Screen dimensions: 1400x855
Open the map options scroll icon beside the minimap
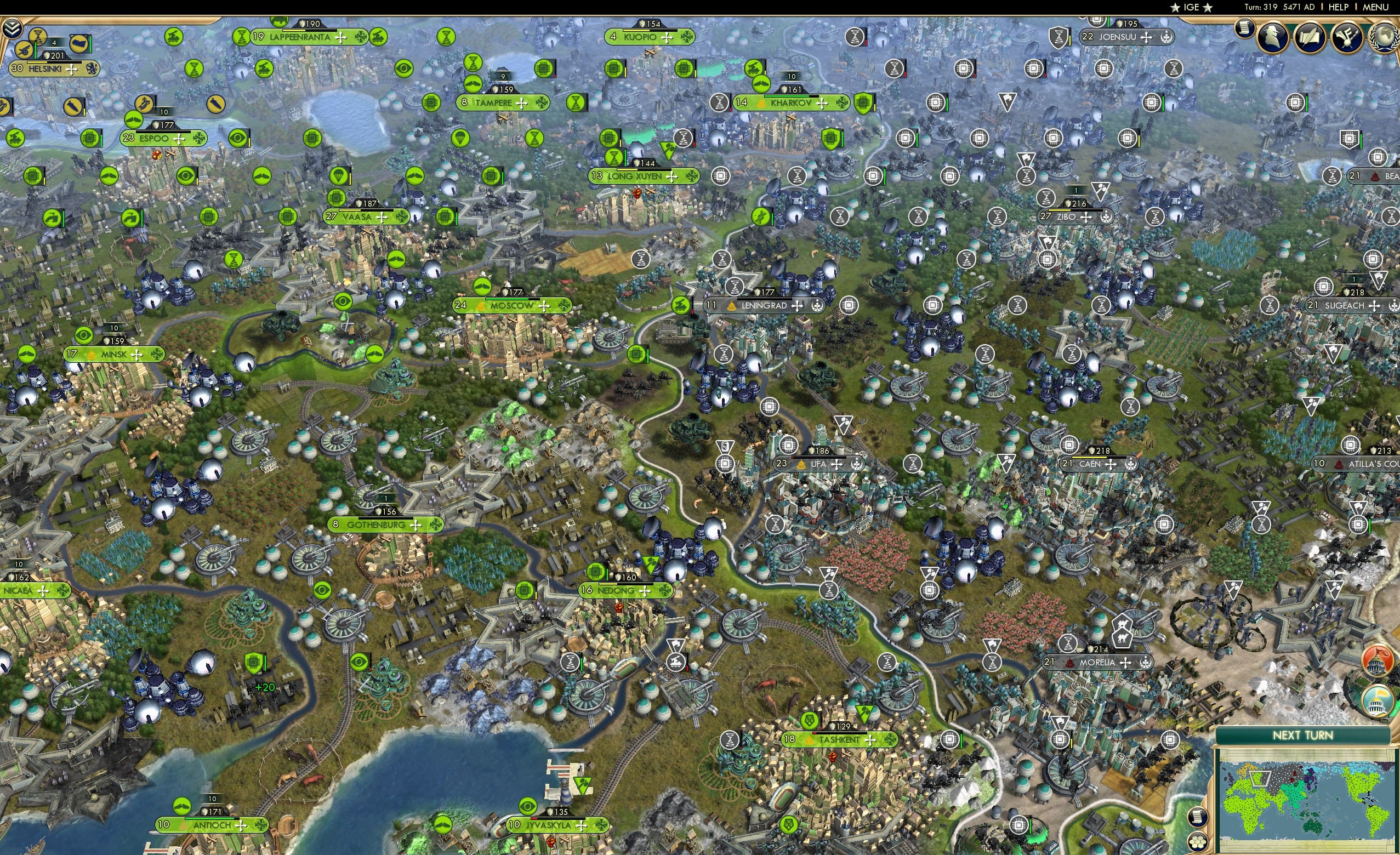[x=1198, y=818]
